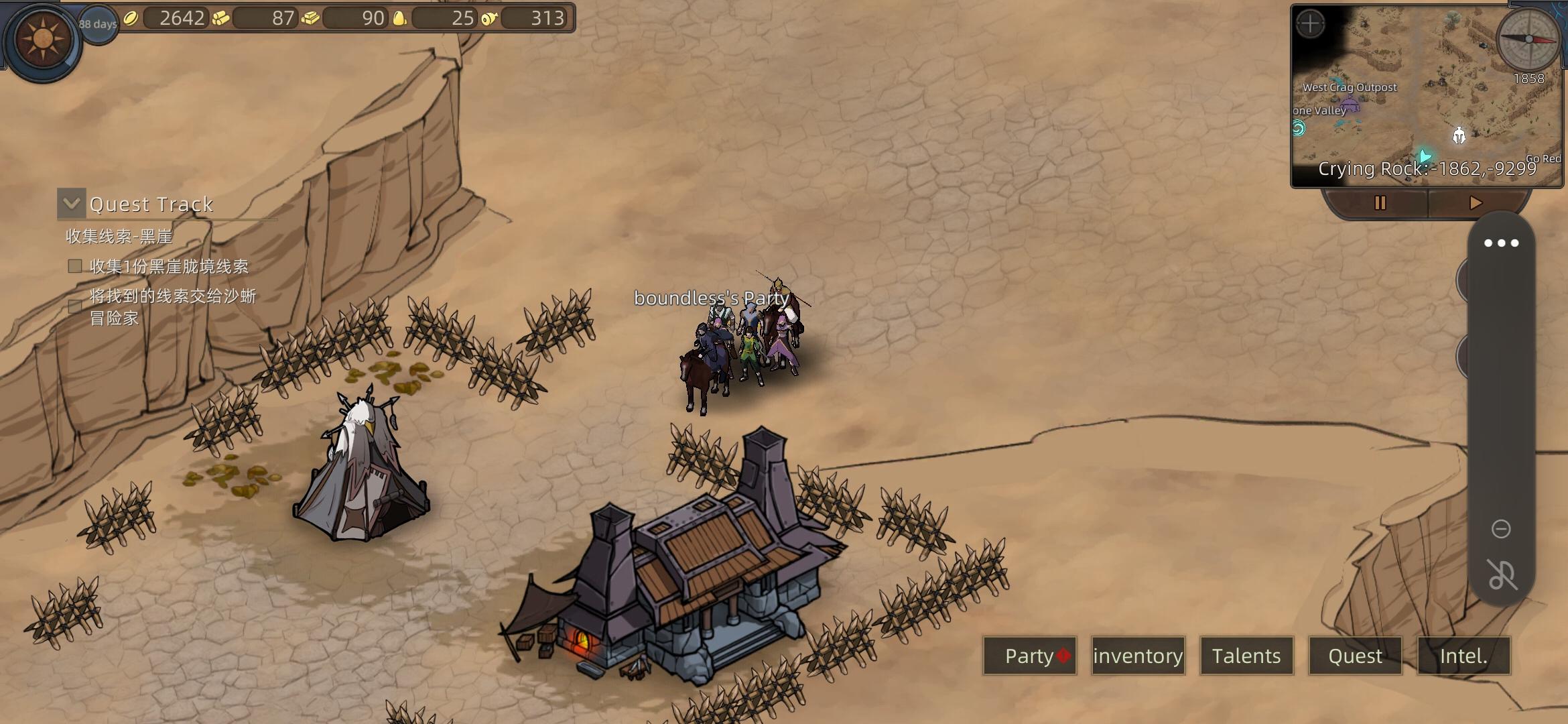View the Intel. panel

click(x=1463, y=656)
